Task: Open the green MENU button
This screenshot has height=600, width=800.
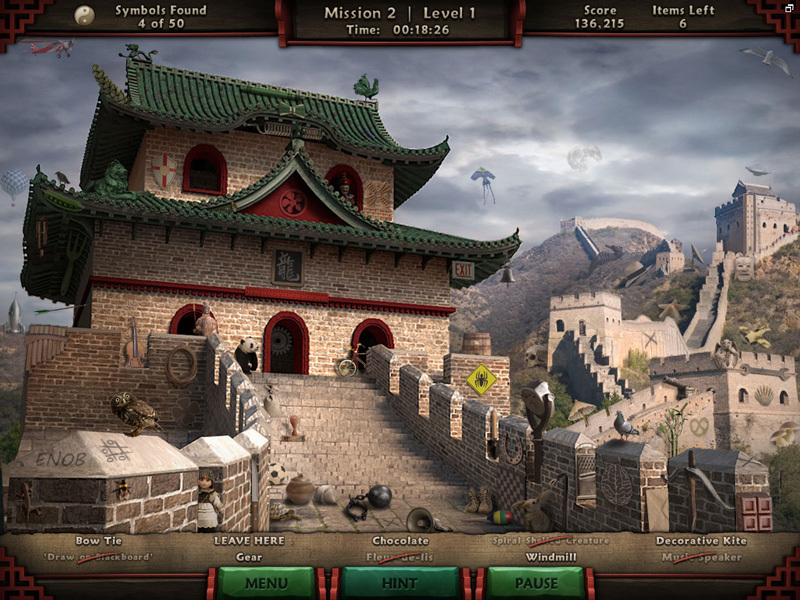Action: [x=266, y=583]
